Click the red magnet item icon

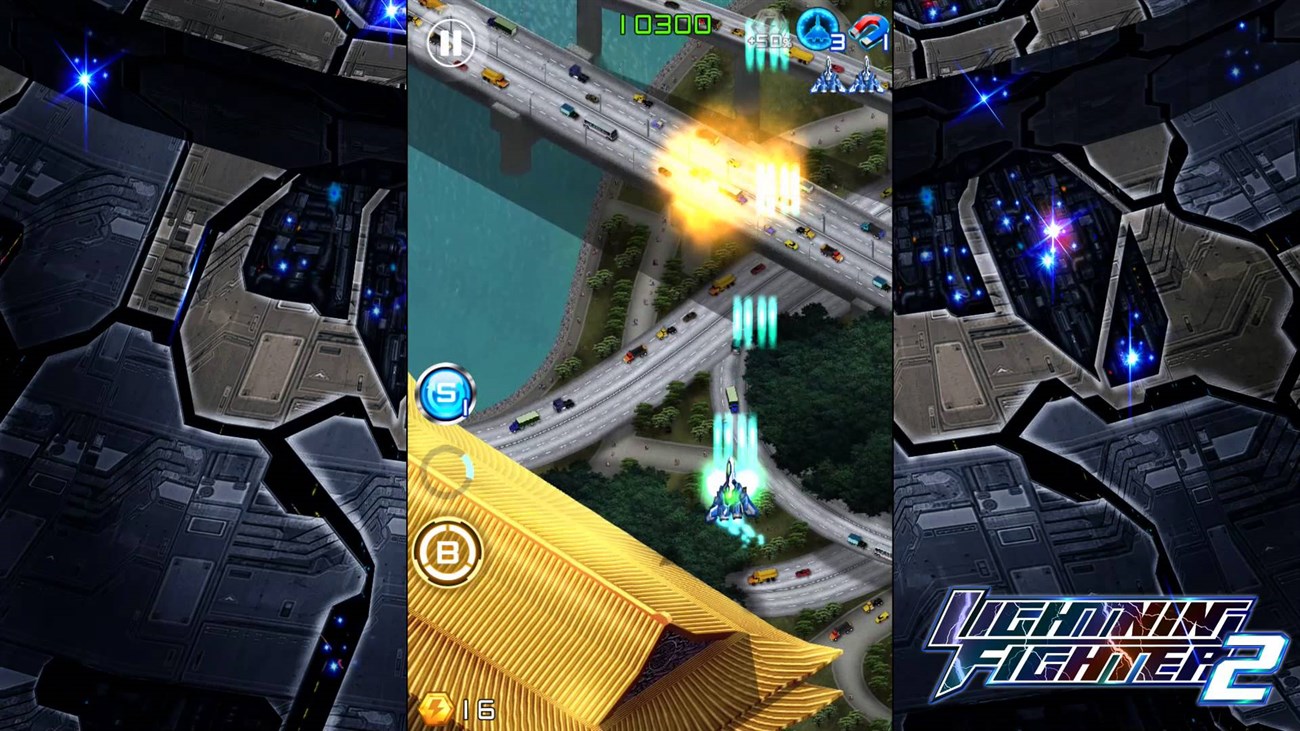pyautogui.click(x=868, y=31)
